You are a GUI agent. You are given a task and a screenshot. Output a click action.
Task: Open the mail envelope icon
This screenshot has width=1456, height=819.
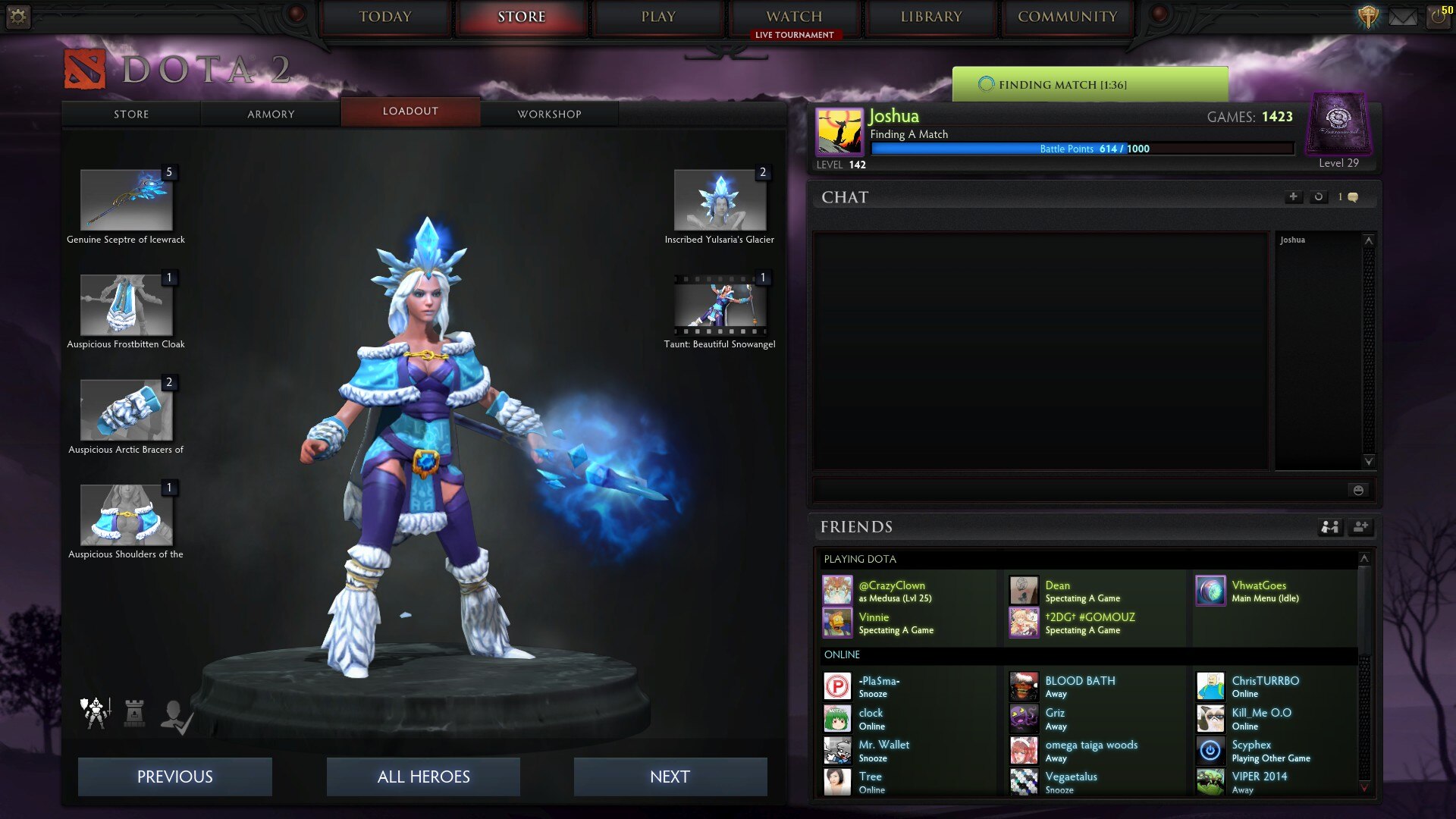click(1402, 17)
